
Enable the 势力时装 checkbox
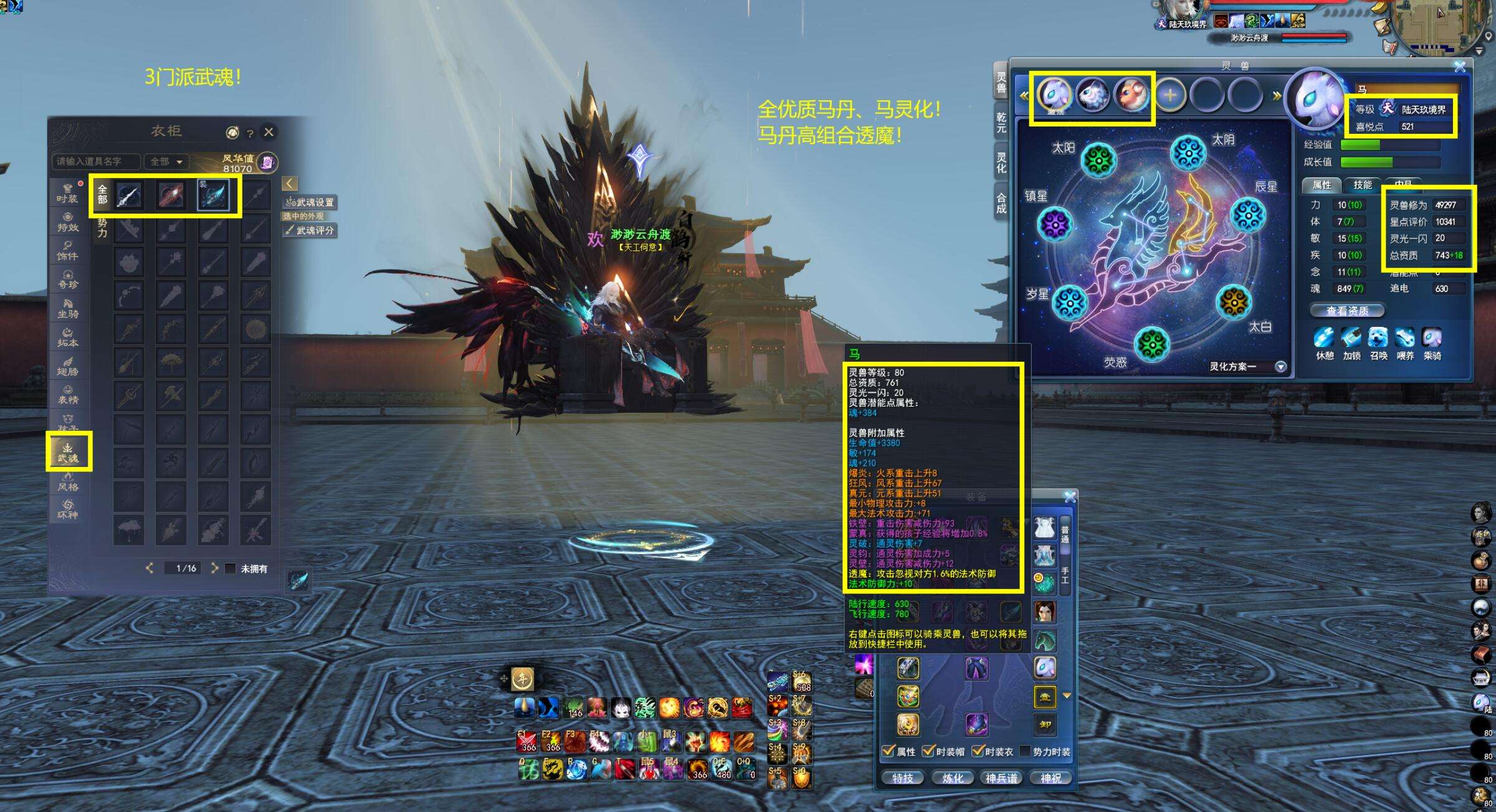pyautogui.click(x=1024, y=752)
